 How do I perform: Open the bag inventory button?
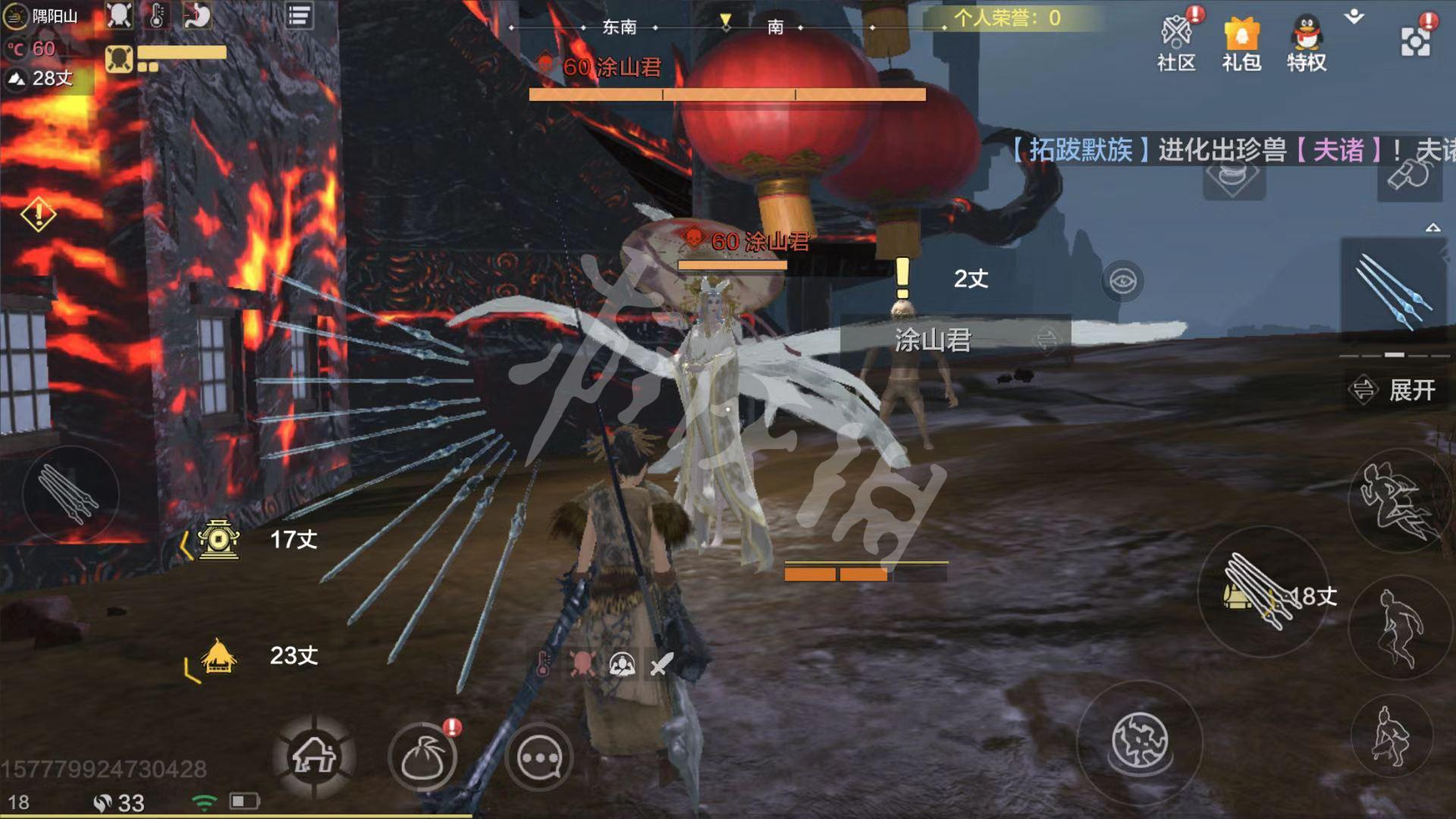point(423,758)
